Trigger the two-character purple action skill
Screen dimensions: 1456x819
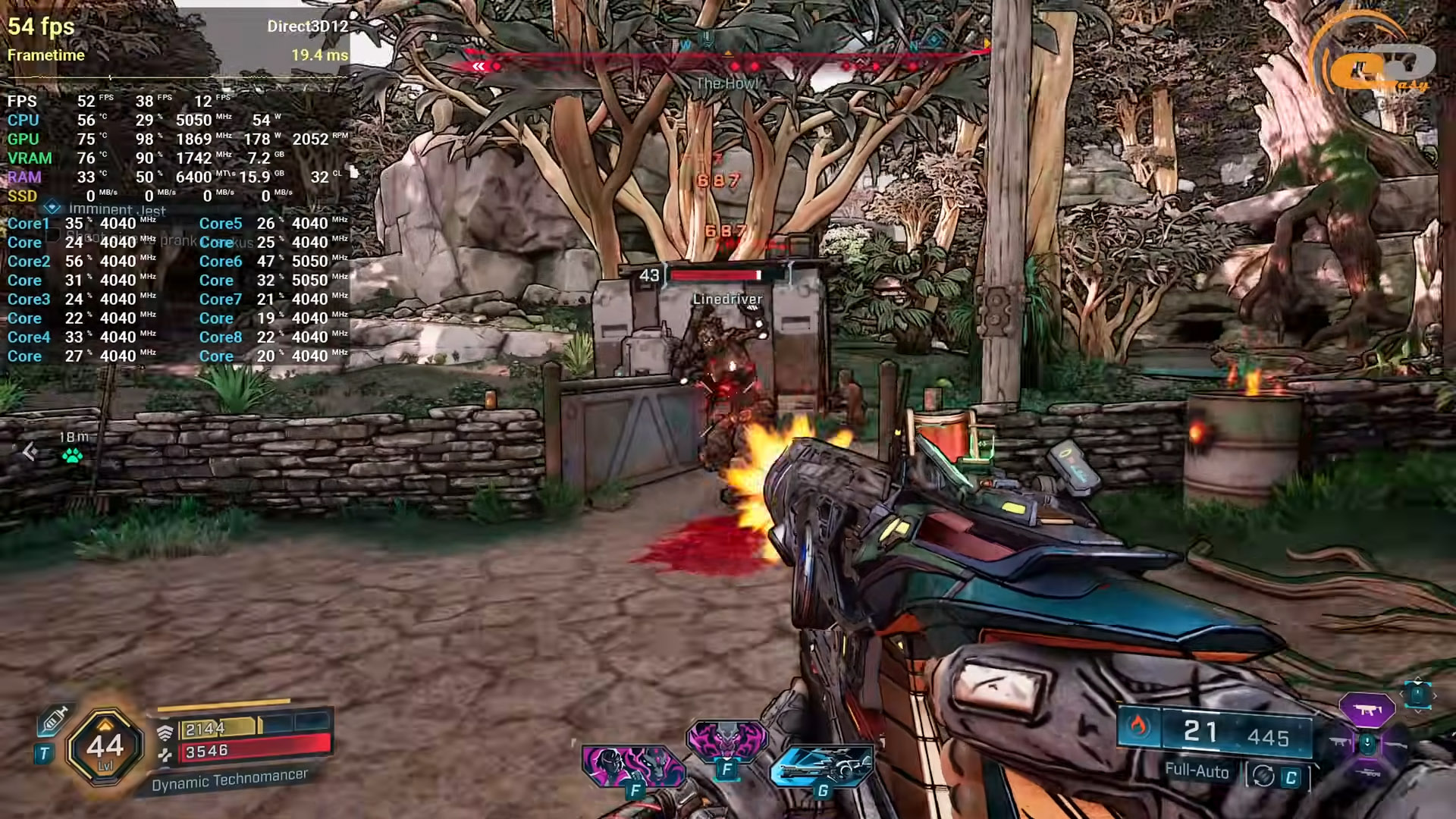click(x=632, y=765)
